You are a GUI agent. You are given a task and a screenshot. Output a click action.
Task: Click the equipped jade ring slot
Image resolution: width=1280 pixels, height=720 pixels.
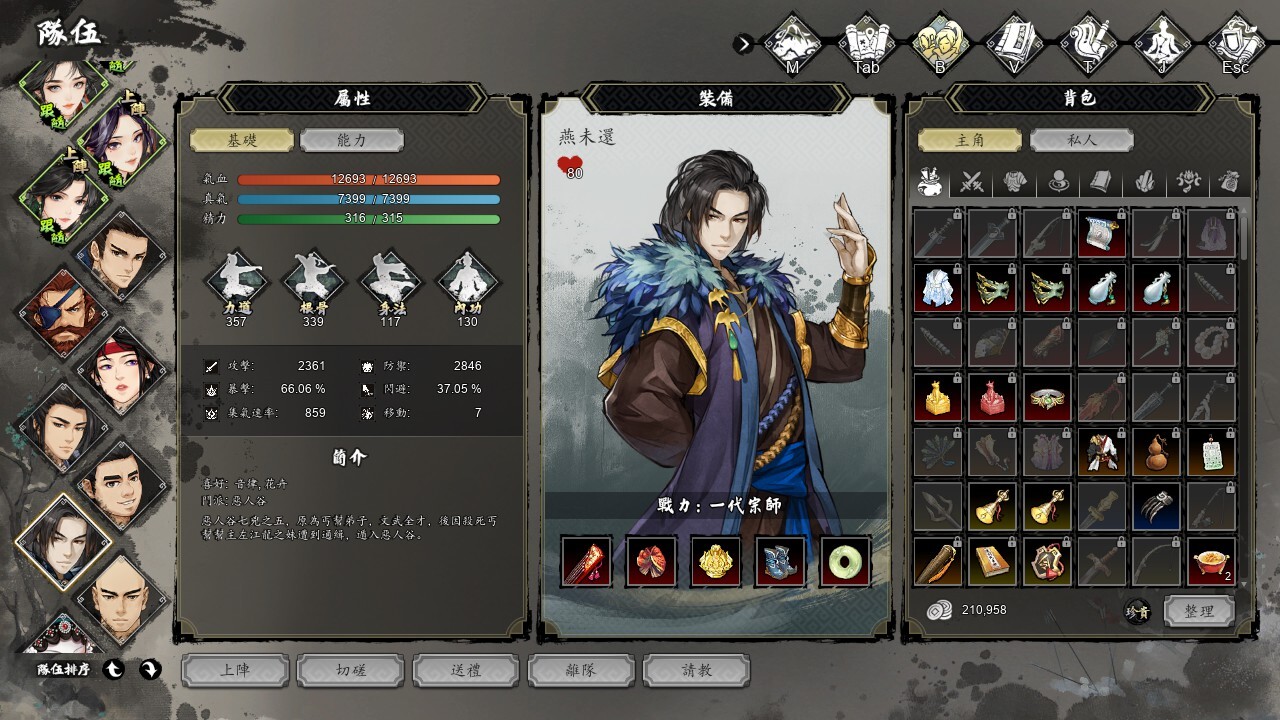845,561
